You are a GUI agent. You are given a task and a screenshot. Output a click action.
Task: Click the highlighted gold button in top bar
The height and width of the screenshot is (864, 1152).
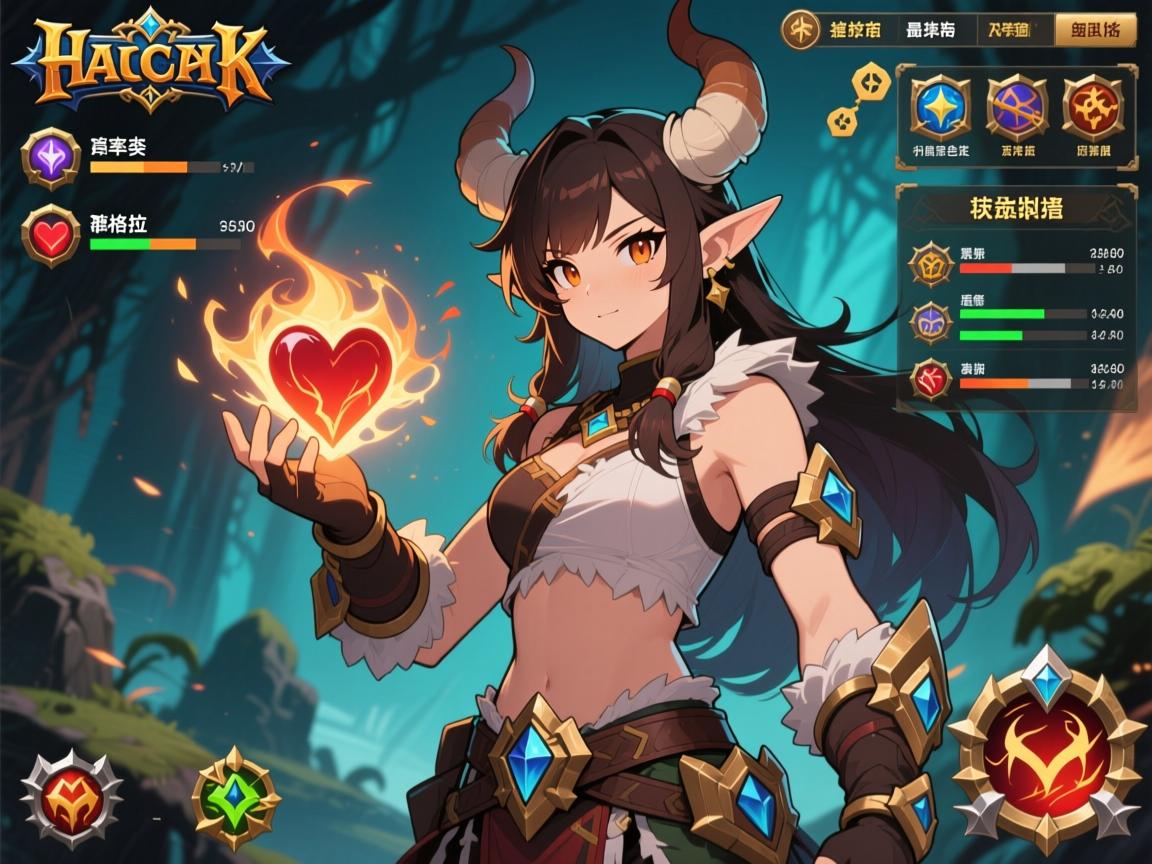(1095, 30)
